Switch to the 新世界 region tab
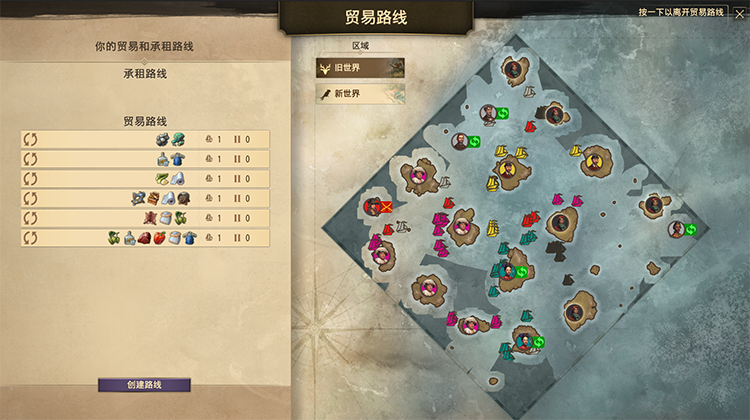The width and height of the screenshot is (750, 420). point(361,93)
